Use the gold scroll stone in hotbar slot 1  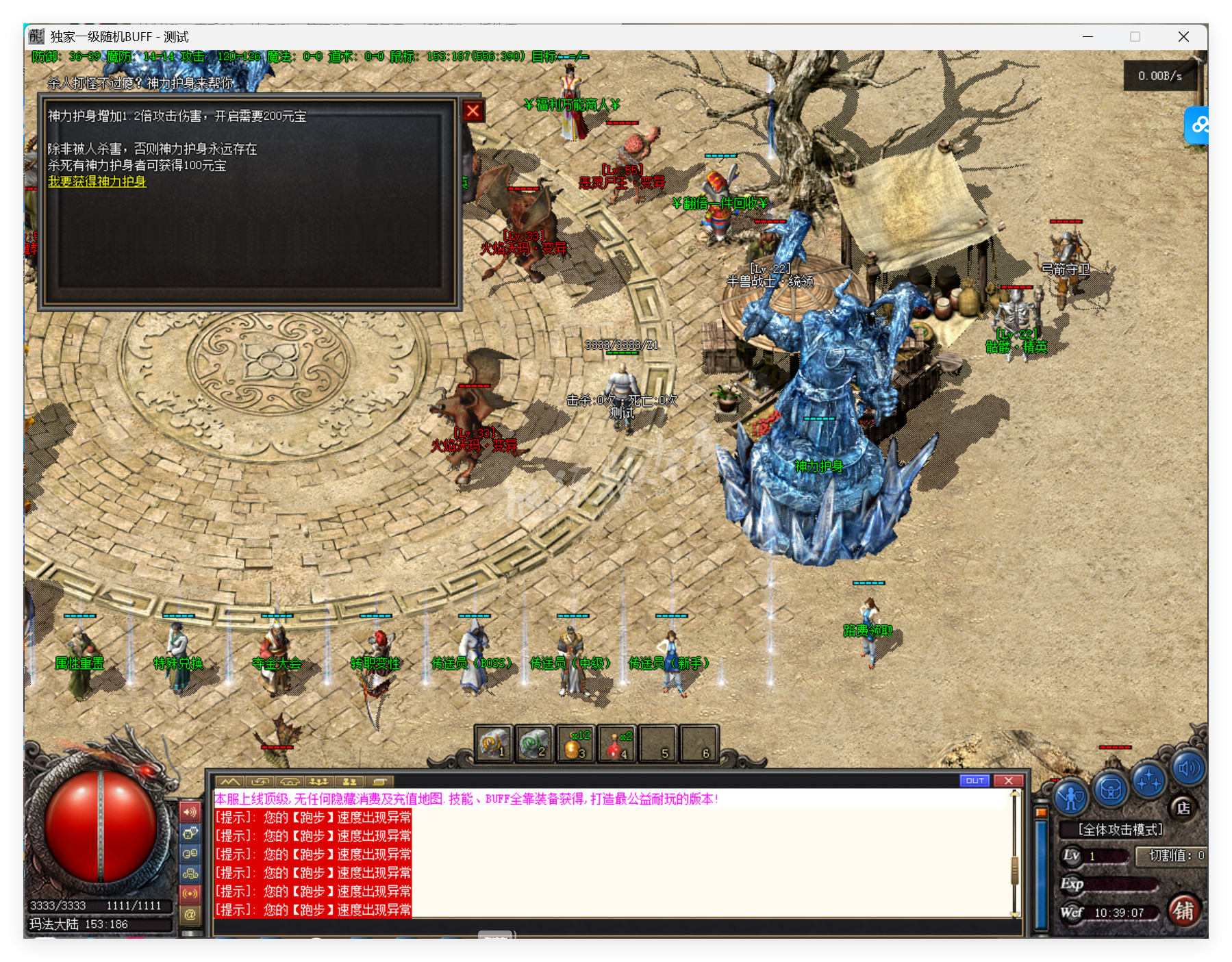pyautogui.click(x=493, y=744)
